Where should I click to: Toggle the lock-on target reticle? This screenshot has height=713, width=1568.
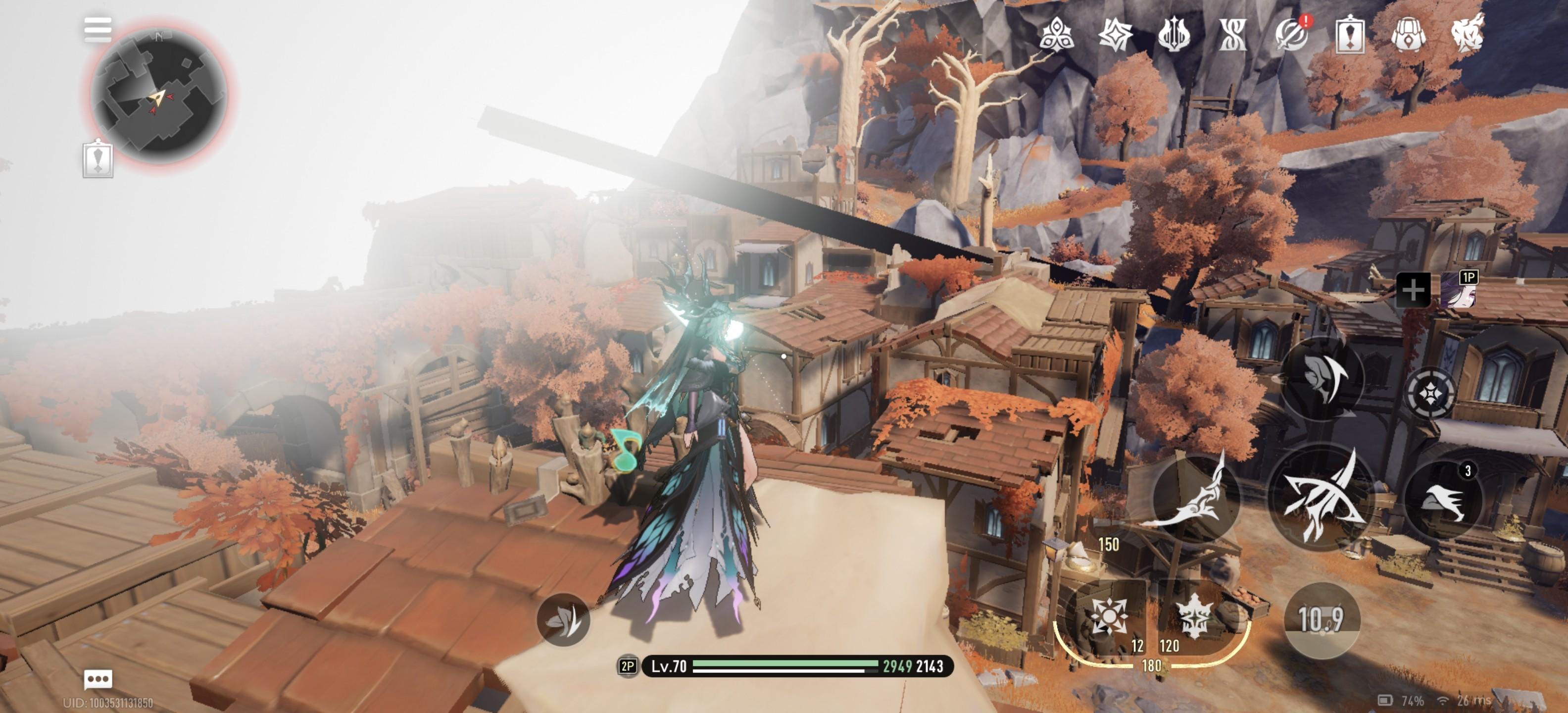click(1430, 393)
